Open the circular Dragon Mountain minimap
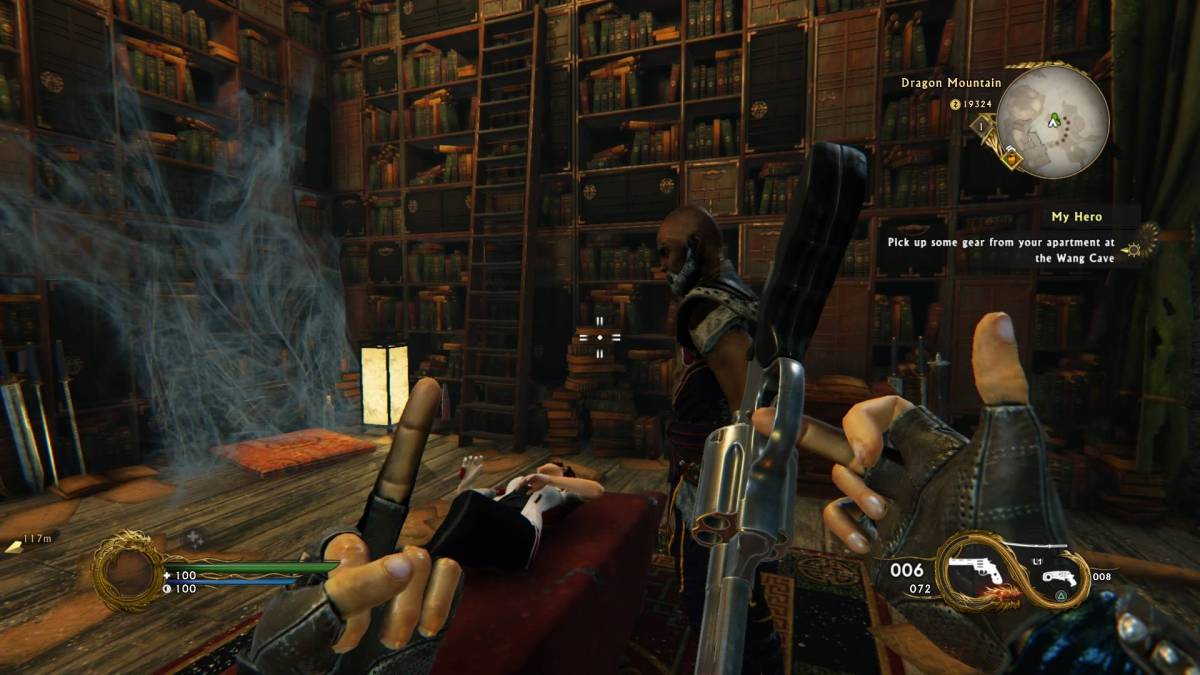Screen dimensions: 1200x675 coord(1053,121)
